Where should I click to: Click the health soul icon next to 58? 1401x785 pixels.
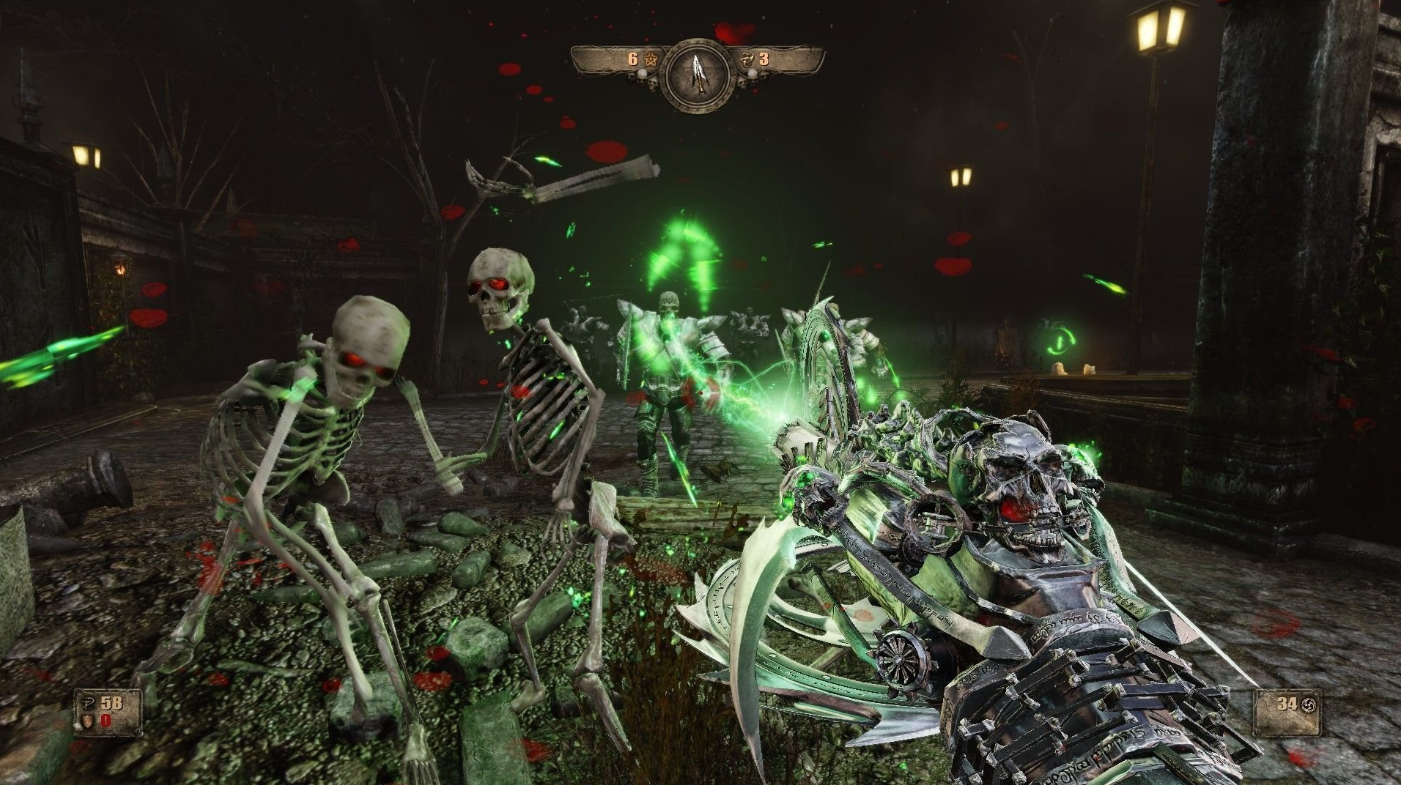(88, 703)
